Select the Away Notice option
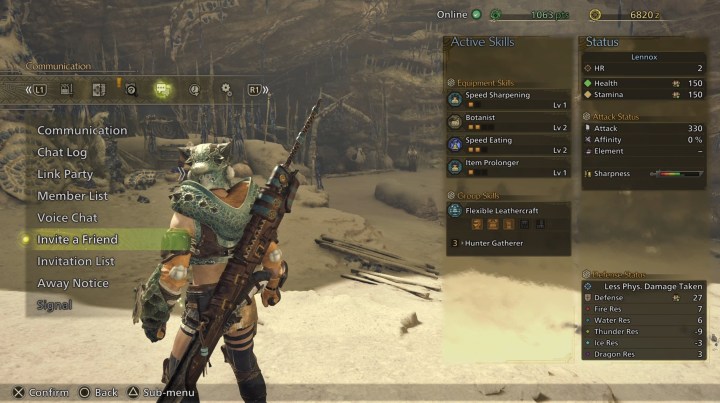This screenshot has height=403, width=720. 72,284
